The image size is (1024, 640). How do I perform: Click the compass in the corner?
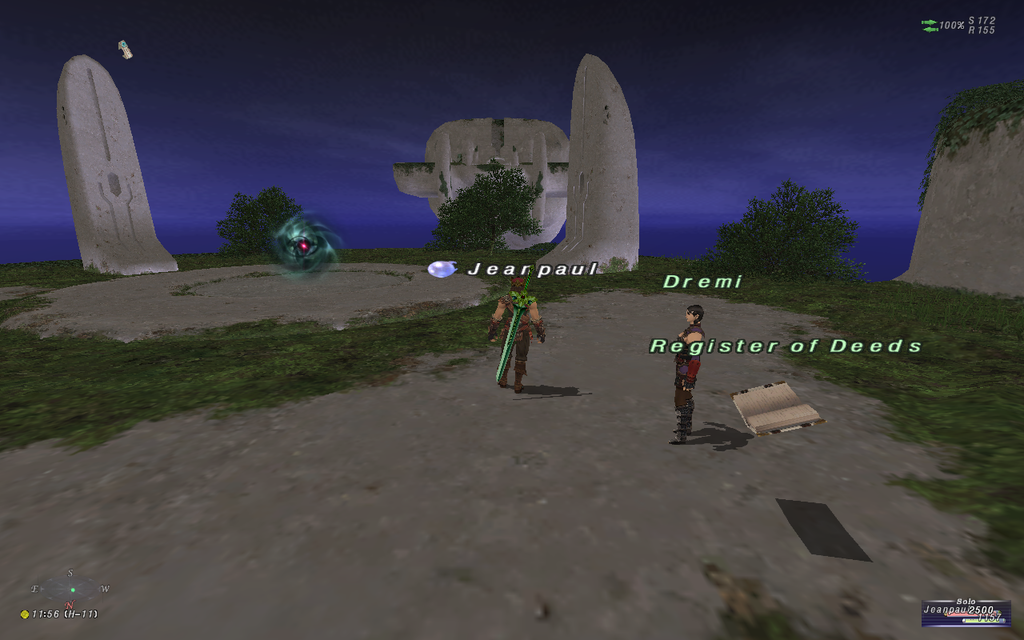70,589
